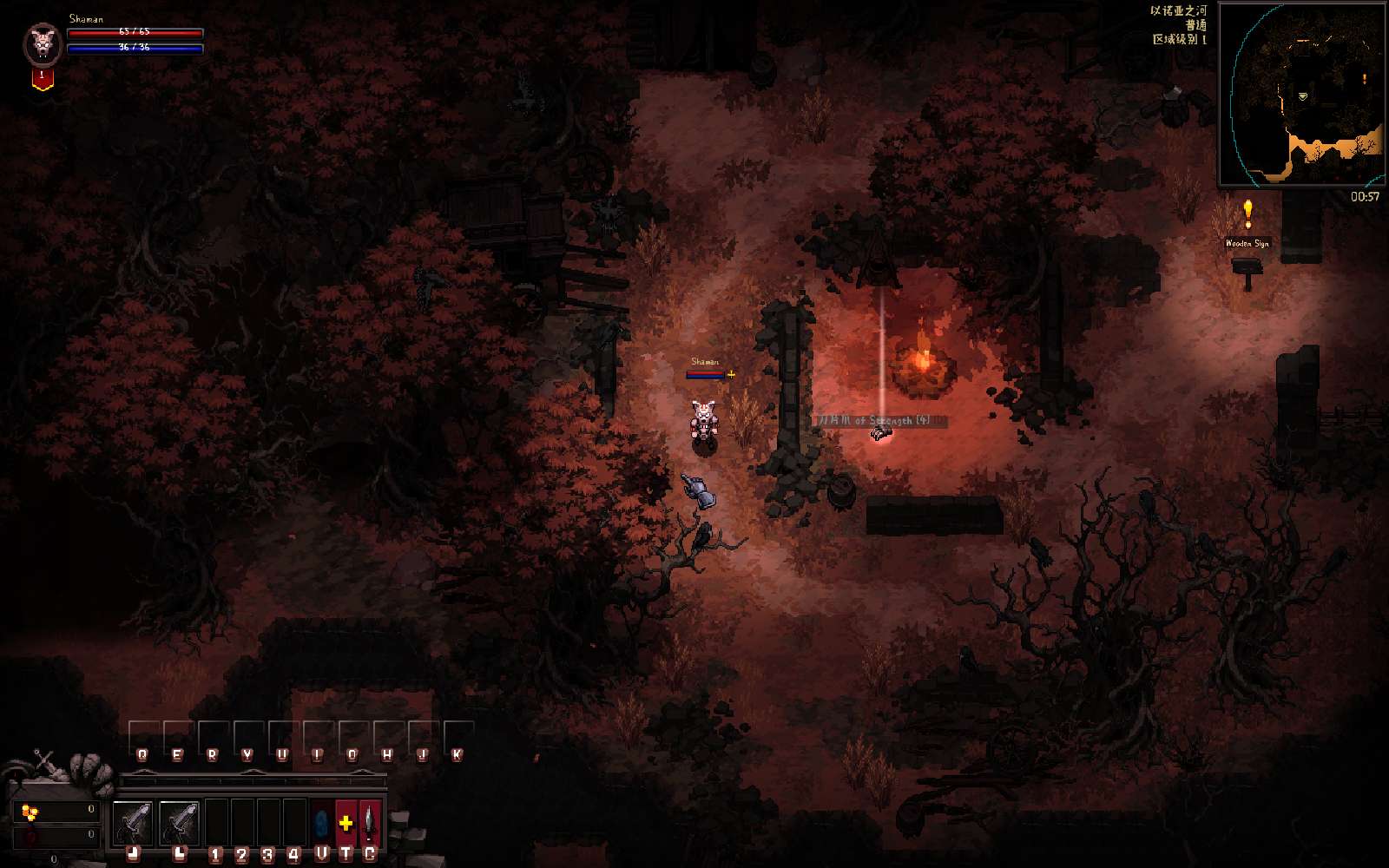The image size is (1389, 868).
Task: Choose the dagger banner slot
Action: [x=370, y=822]
